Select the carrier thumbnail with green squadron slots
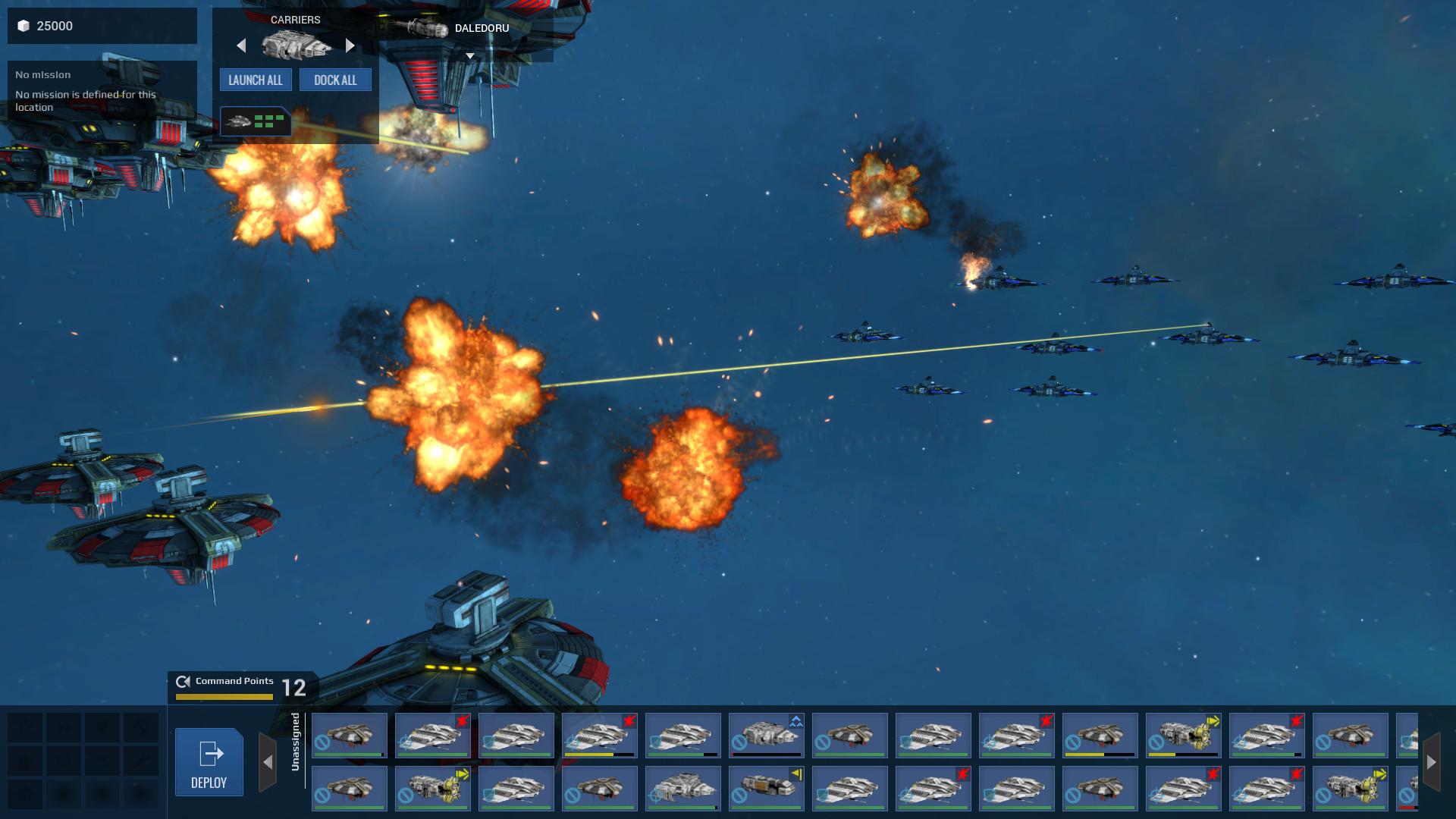 tap(256, 121)
